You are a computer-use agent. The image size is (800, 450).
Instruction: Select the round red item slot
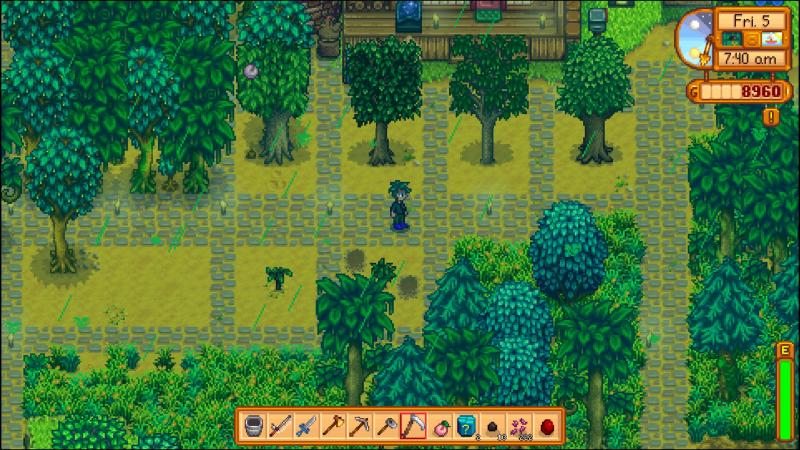tap(547, 424)
